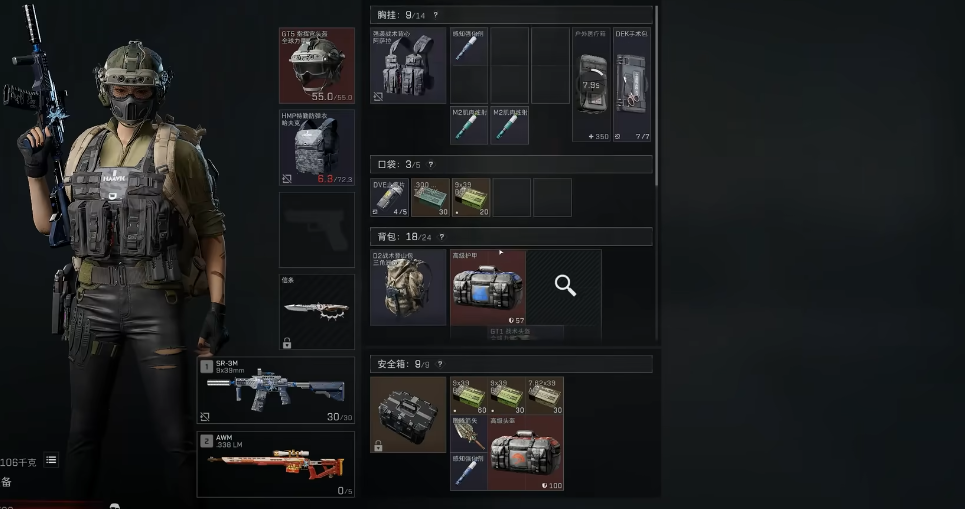Select the locked safe box container

(408, 415)
